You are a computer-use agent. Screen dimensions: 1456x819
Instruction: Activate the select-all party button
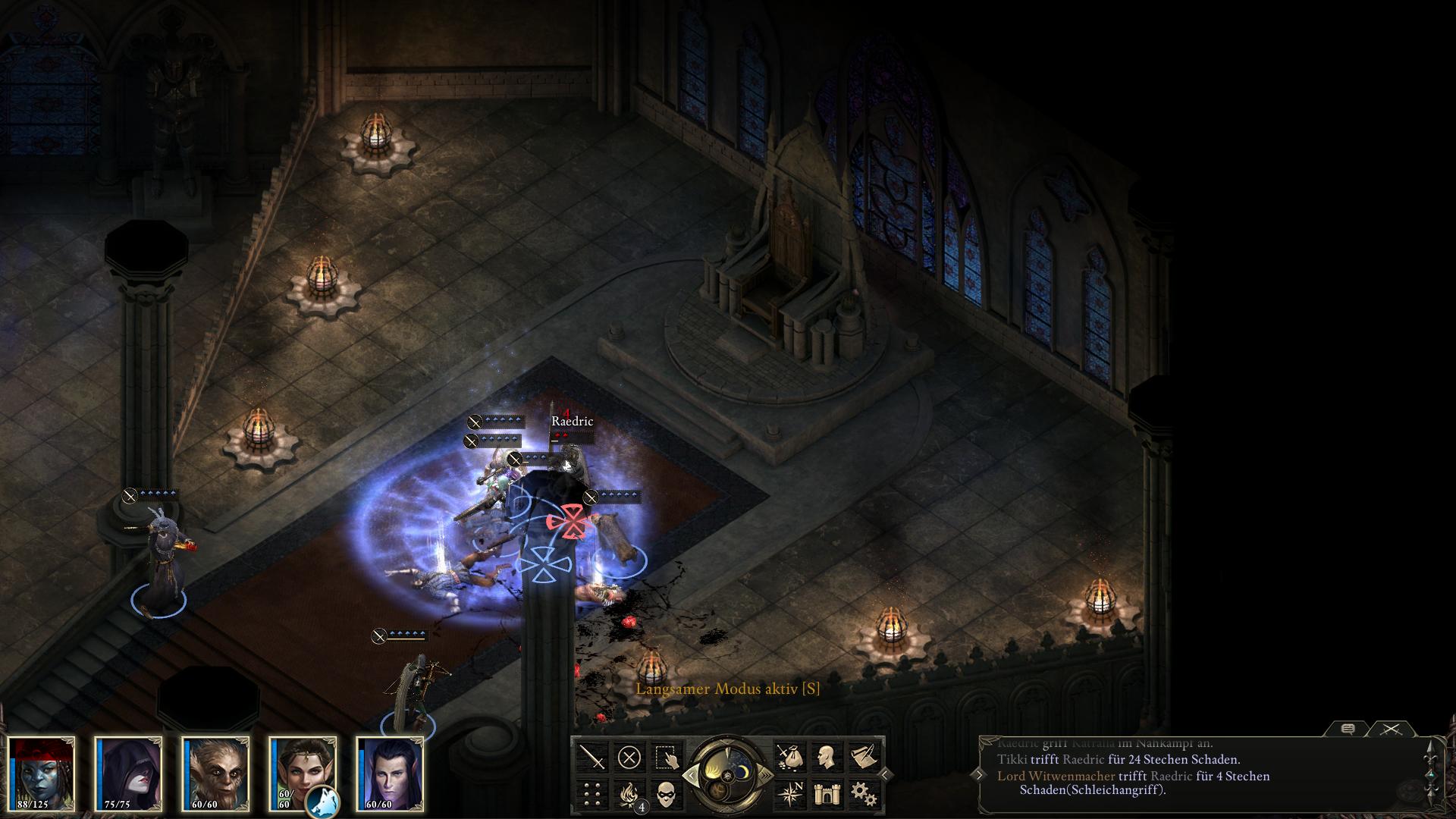pyautogui.click(x=667, y=757)
